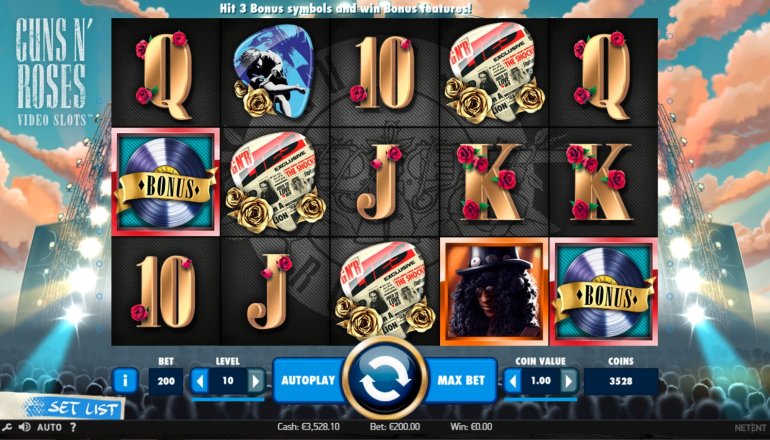Screen dimensions: 770x440
Task: Increase the bet level
Action: pyautogui.click(x=256, y=381)
